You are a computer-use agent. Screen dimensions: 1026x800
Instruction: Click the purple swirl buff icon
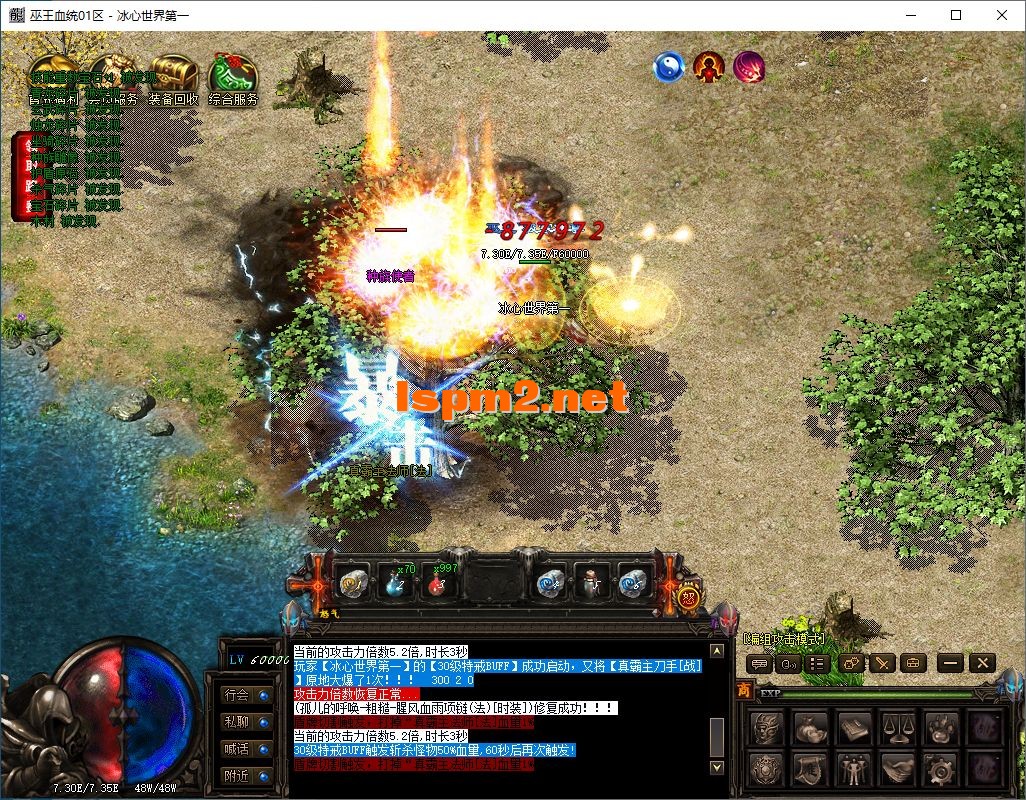(749, 67)
